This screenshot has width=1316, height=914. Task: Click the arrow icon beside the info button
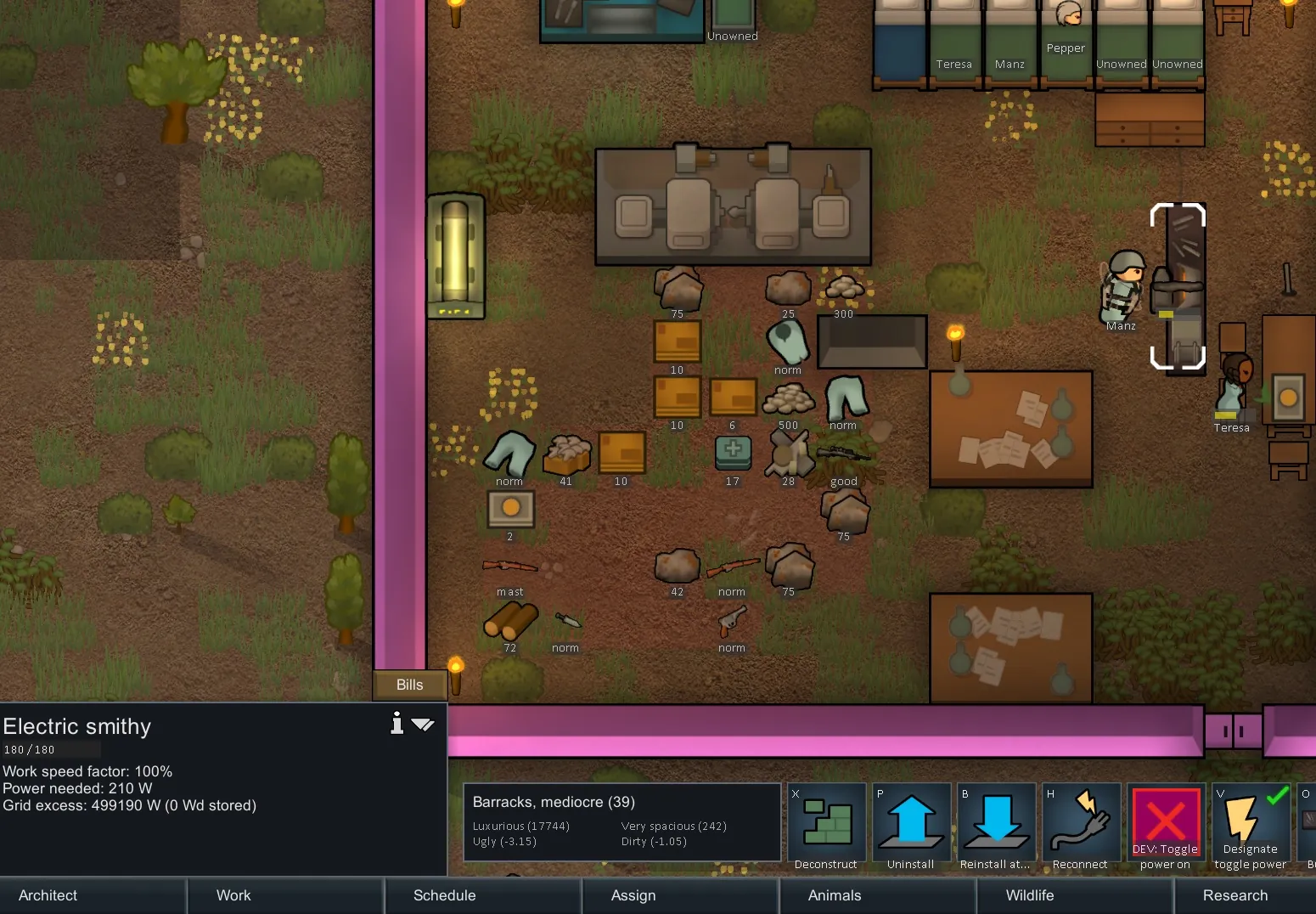423,725
